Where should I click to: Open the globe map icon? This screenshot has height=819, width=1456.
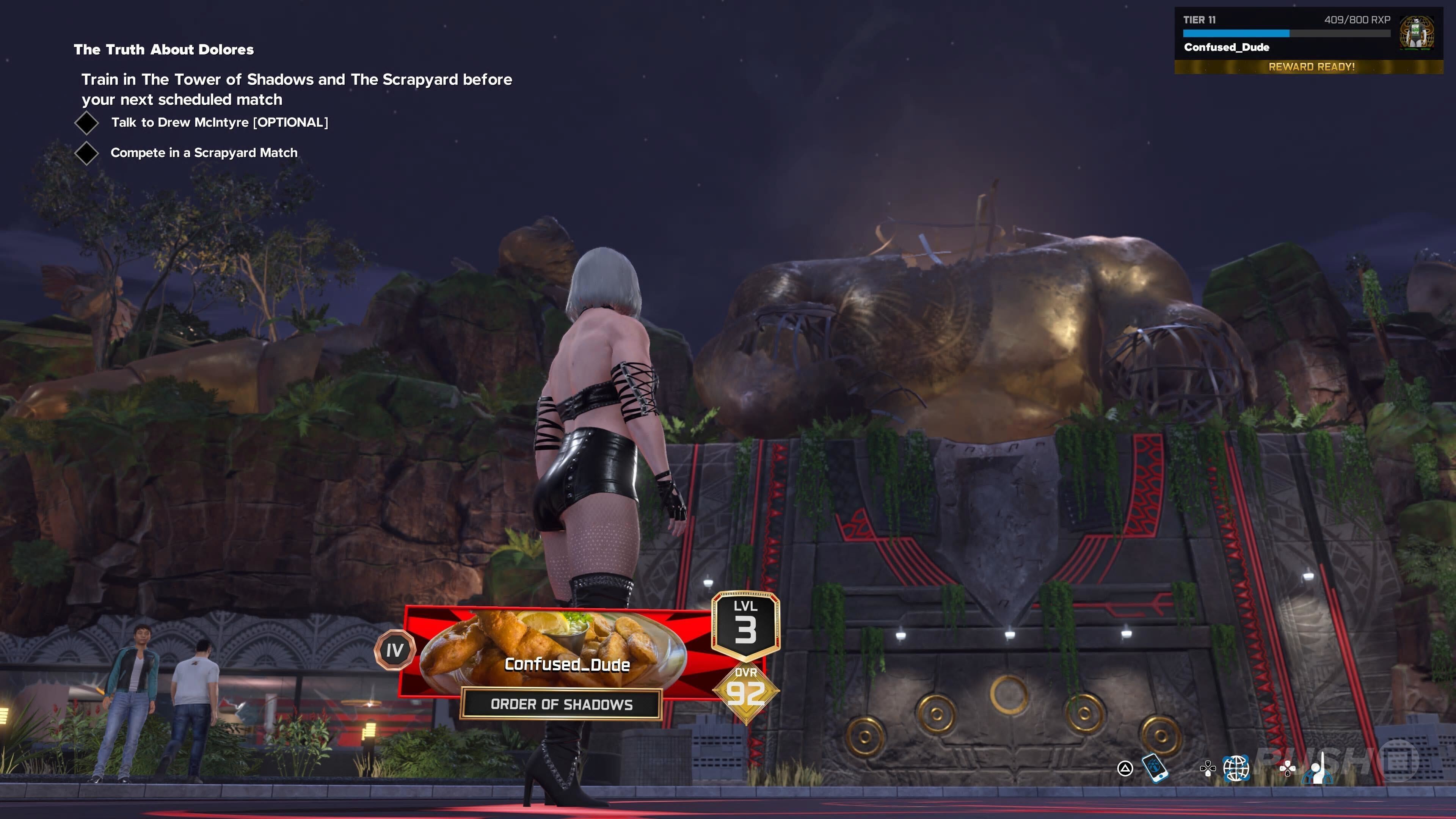tap(1236, 768)
